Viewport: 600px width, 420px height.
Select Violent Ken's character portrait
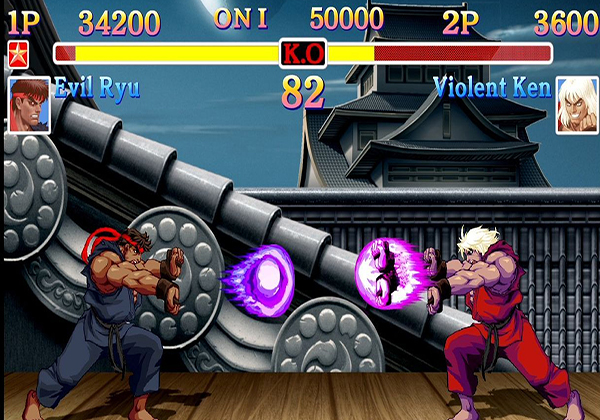point(576,105)
